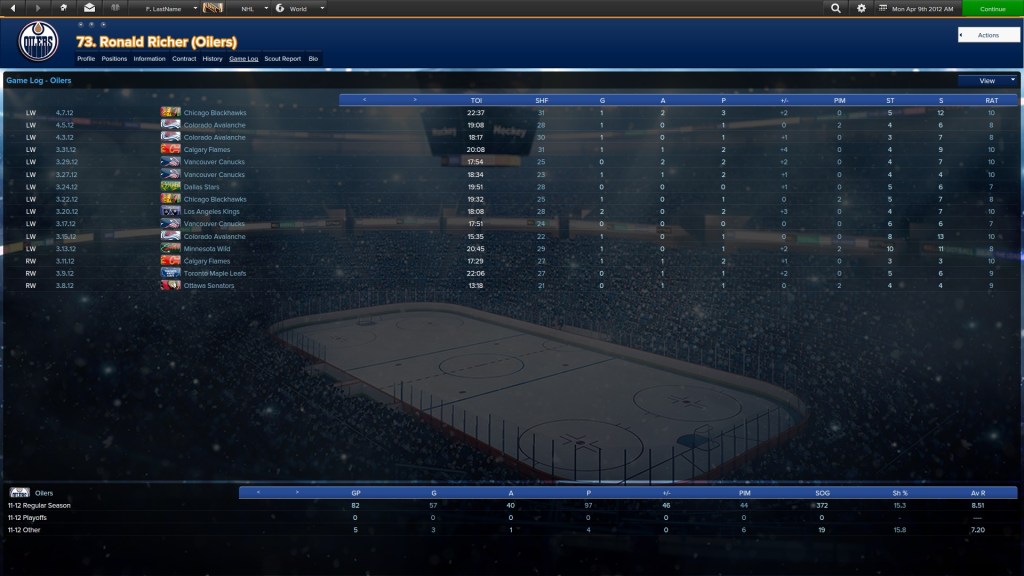Open settings via the gear icon
Screen dimensions: 1024x576
click(862, 8)
